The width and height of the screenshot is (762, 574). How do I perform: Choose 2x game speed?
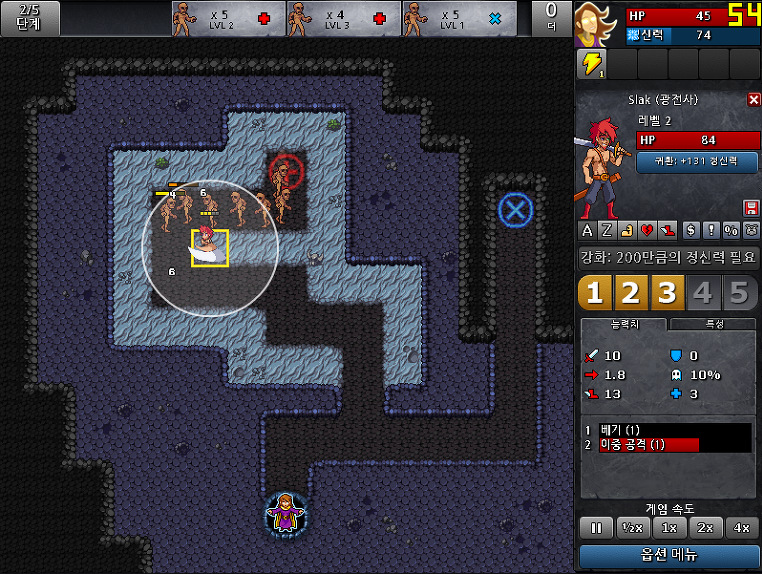(x=705, y=527)
